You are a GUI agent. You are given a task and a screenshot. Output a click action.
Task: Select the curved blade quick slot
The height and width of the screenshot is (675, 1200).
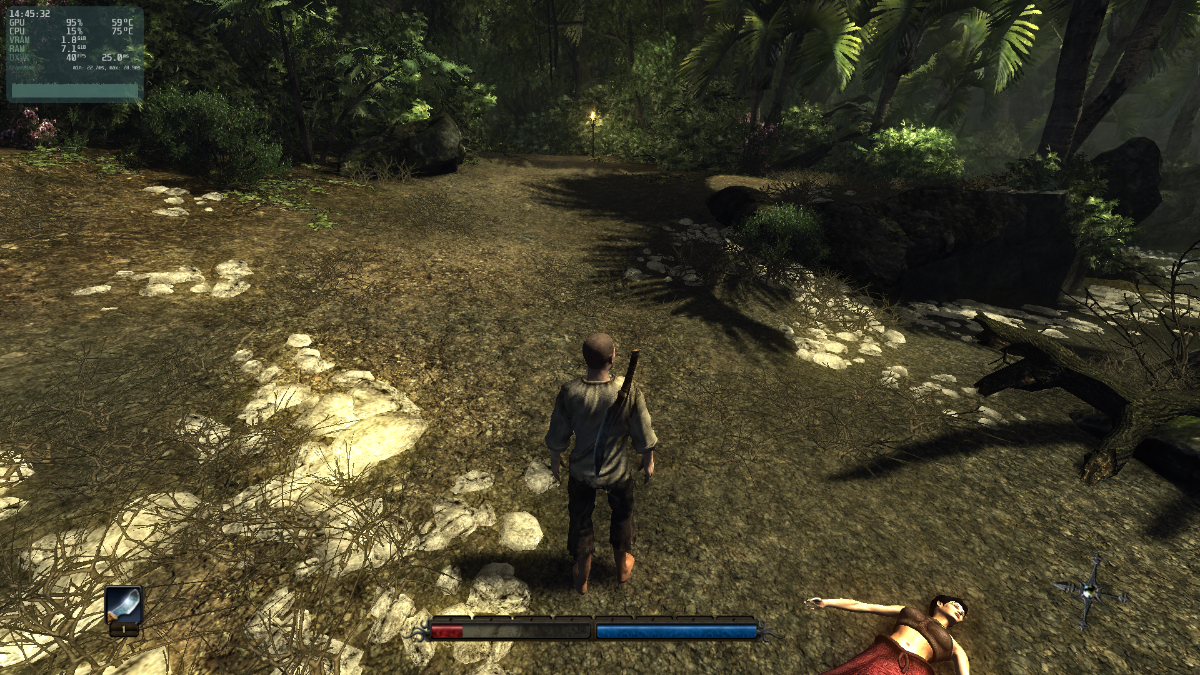(124, 605)
